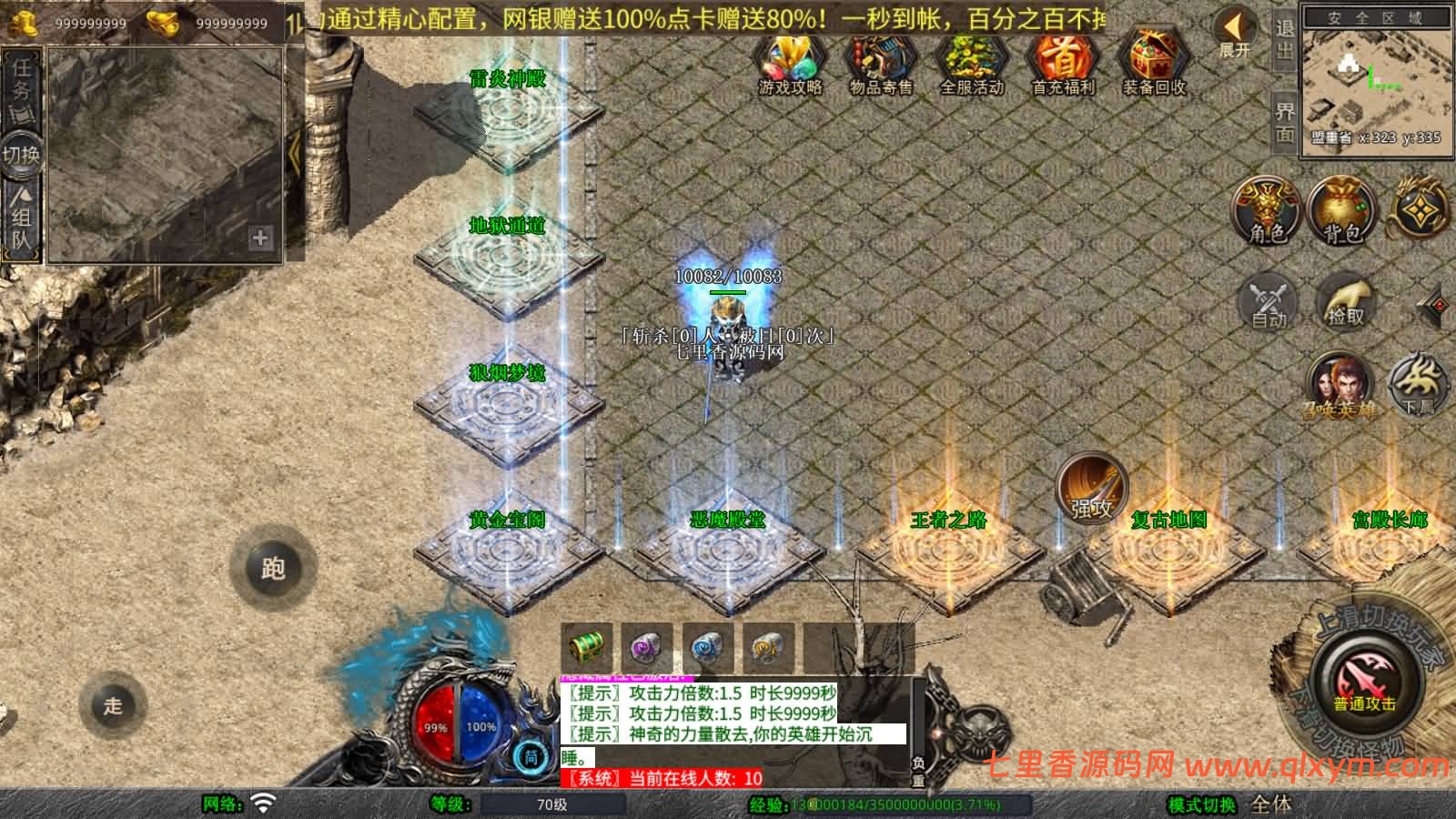Image resolution: width=1456 pixels, height=819 pixels.
Task: Open the 装备回收 equipment recycle chest
Action: 1153,62
